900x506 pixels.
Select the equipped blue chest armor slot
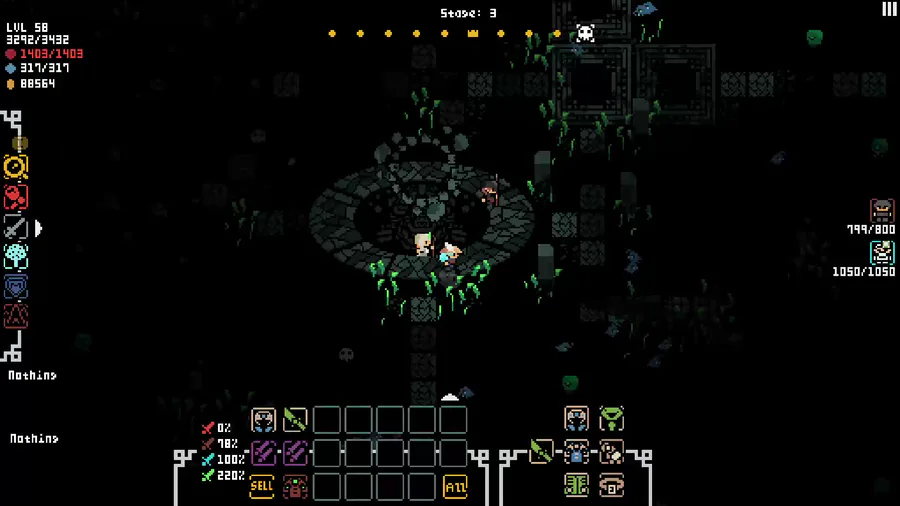(x=577, y=451)
